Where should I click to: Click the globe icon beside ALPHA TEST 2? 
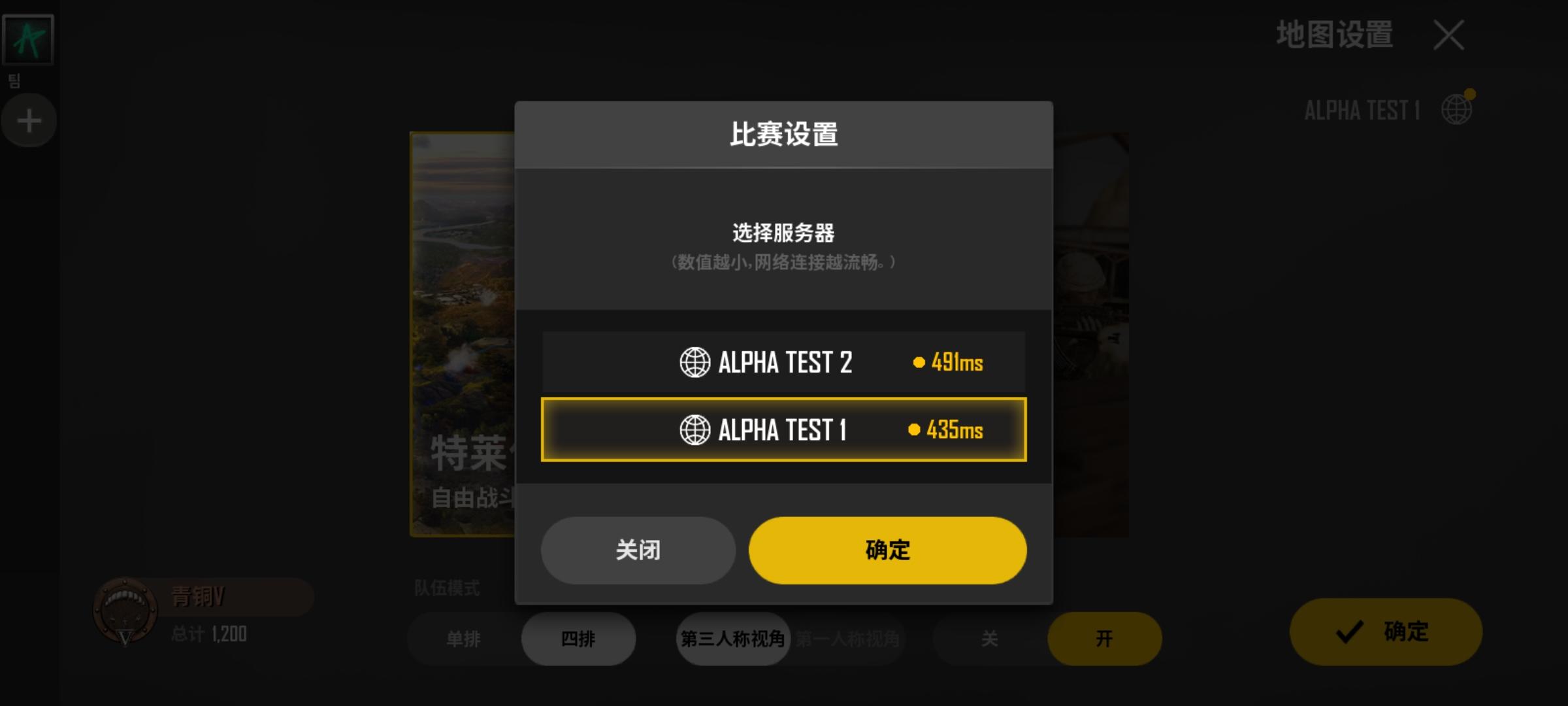coord(694,363)
